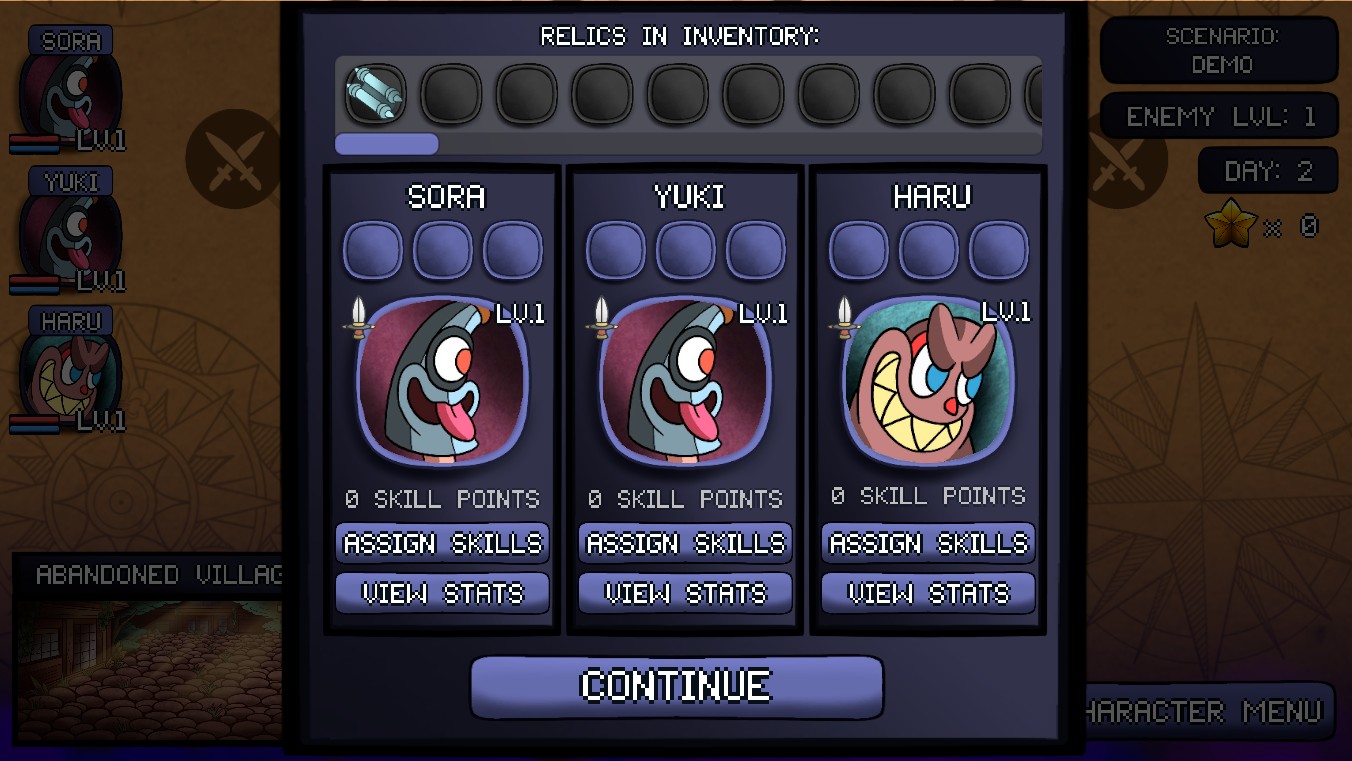This screenshot has width=1352, height=761.
Task: View stats for Sora
Action: 442,594
